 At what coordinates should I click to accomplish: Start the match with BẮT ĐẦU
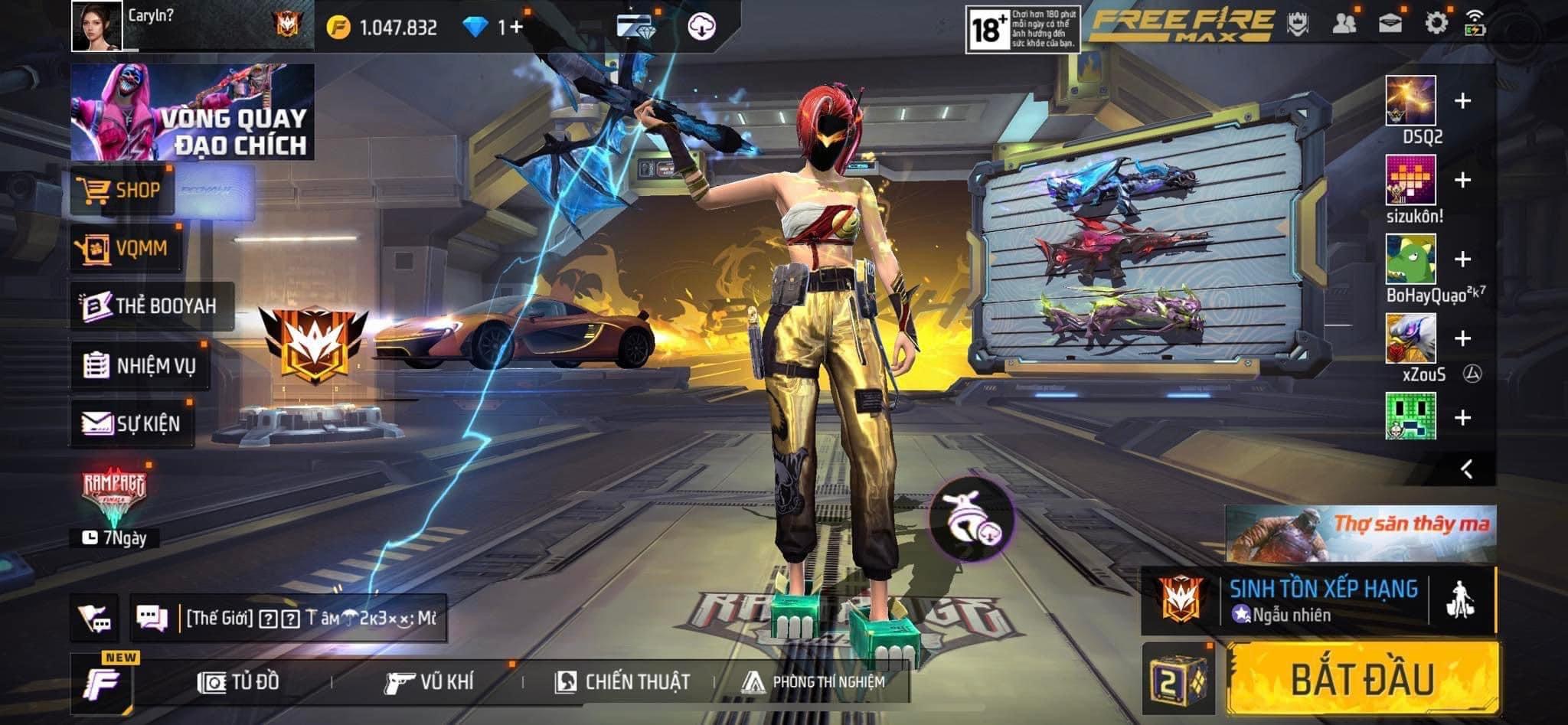click(x=1362, y=679)
